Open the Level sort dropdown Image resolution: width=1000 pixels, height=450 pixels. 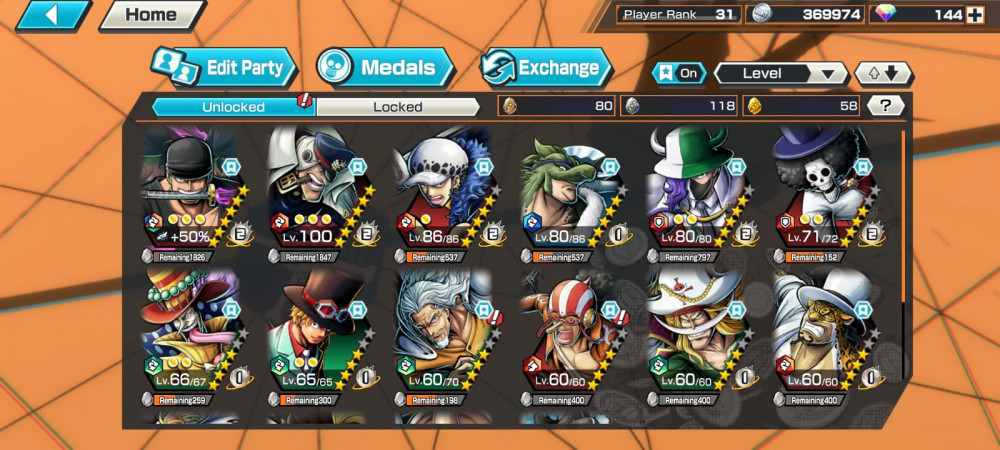[780, 73]
